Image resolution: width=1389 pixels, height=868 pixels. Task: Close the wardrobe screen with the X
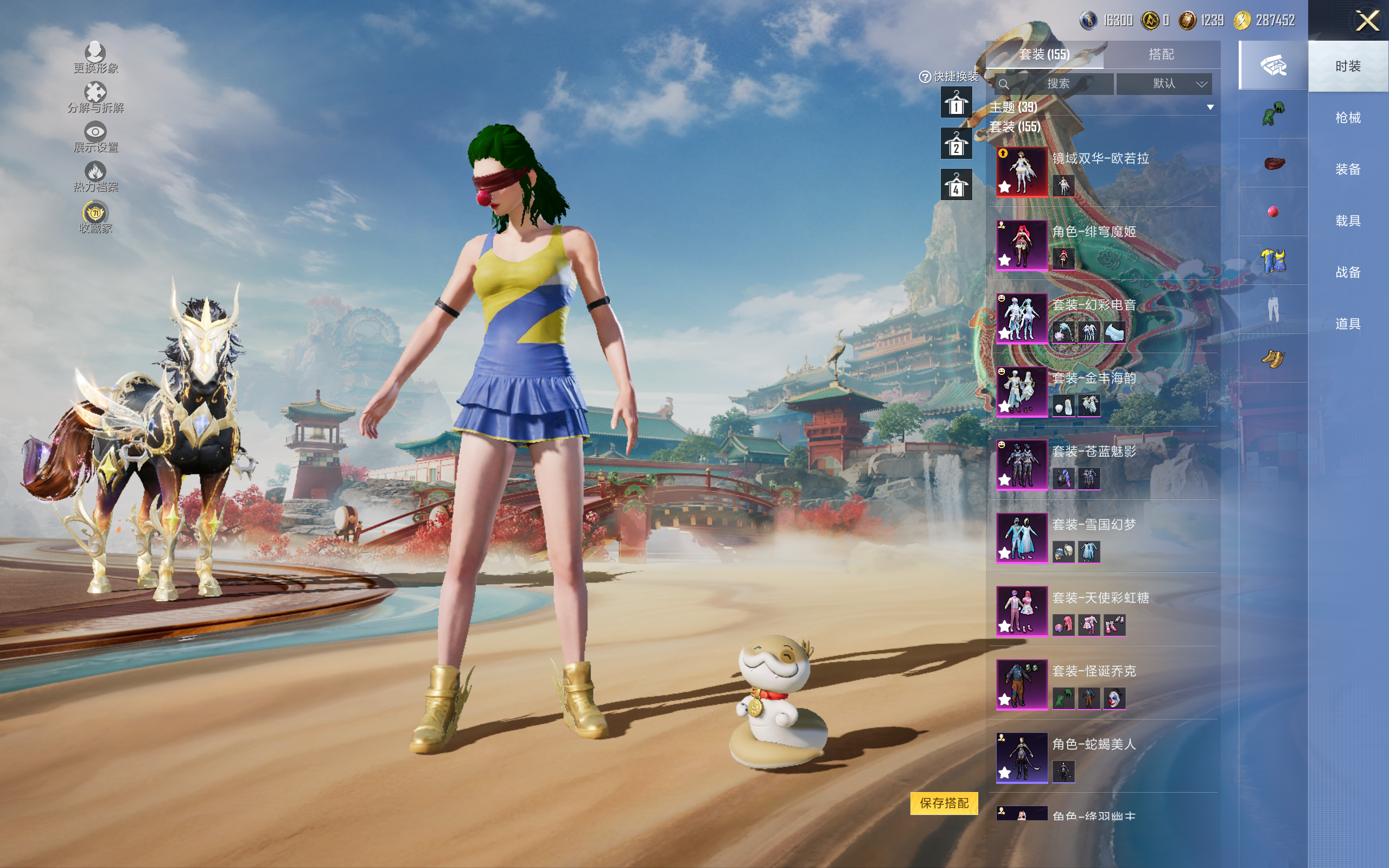pyautogui.click(x=1367, y=21)
